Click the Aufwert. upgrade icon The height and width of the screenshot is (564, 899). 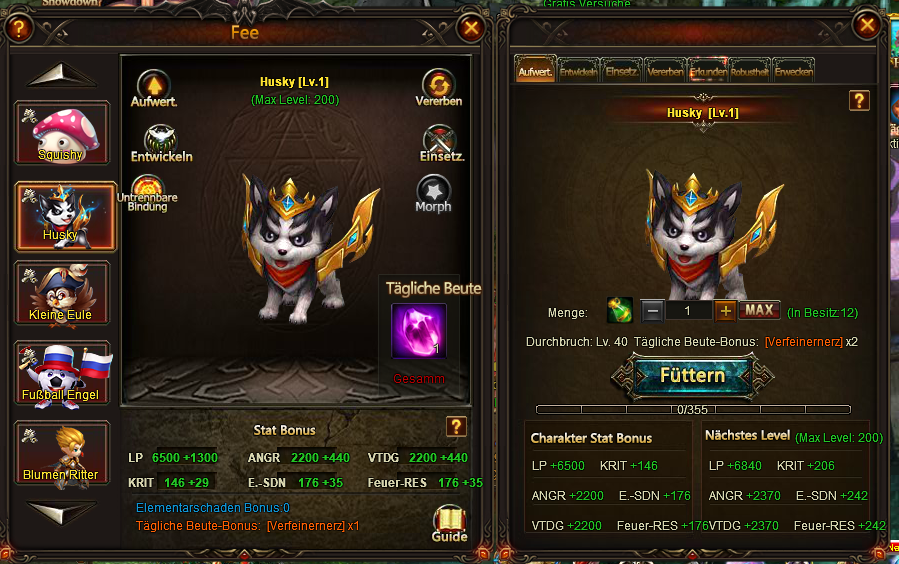(x=153, y=87)
